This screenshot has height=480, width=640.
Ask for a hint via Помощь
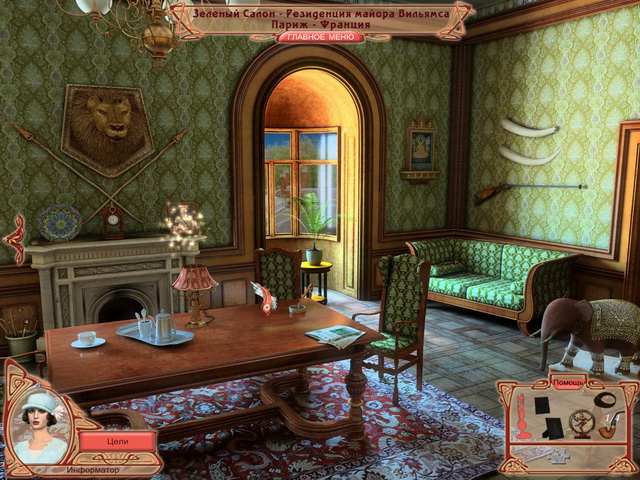click(x=566, y=384)
